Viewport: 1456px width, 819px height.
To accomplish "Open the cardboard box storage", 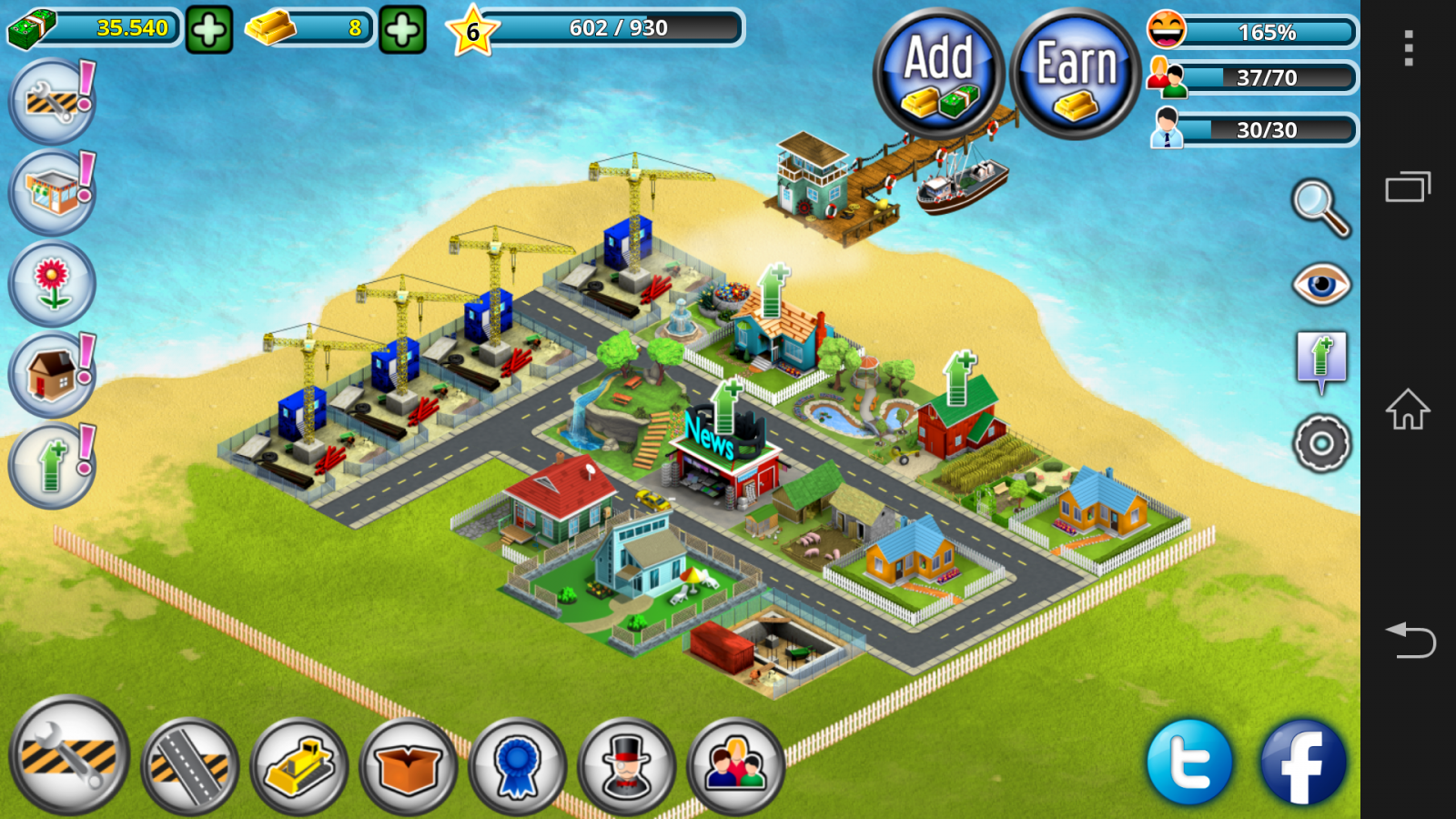I will coord(409,766).
